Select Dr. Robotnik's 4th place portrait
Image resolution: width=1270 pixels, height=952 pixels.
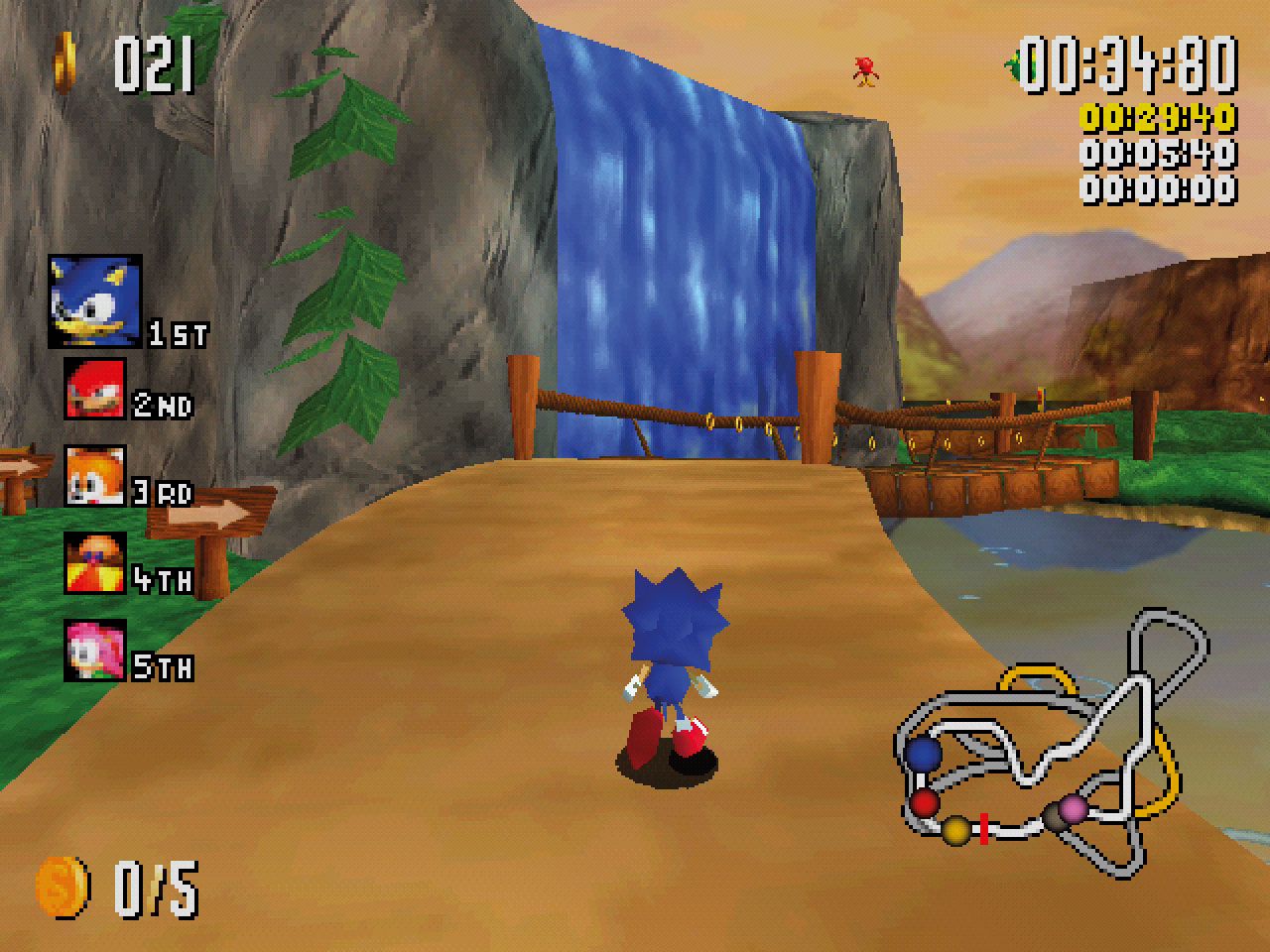(x=95, y=562)
